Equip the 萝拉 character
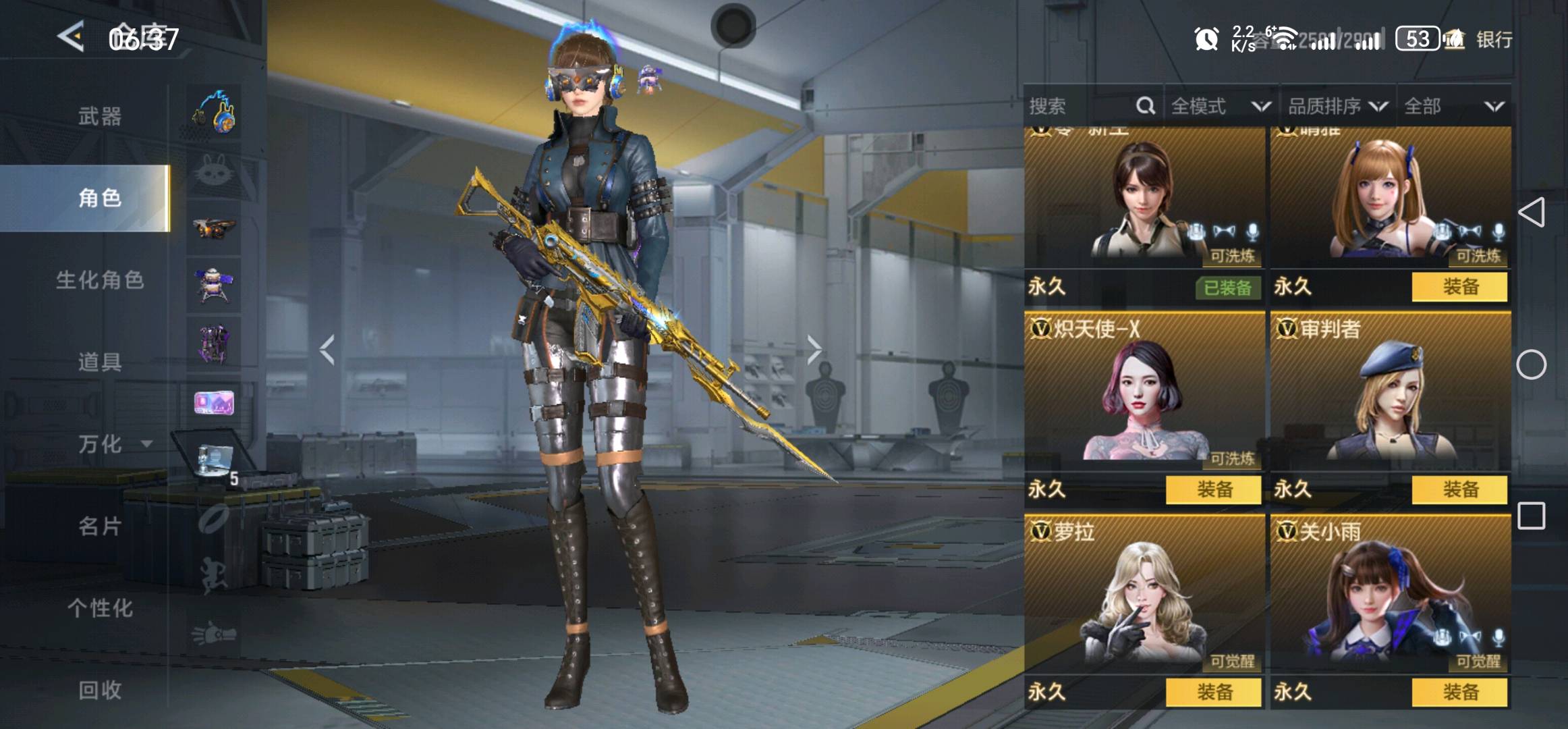The height and width of the screenshot is (729, 1568). 1214,692
